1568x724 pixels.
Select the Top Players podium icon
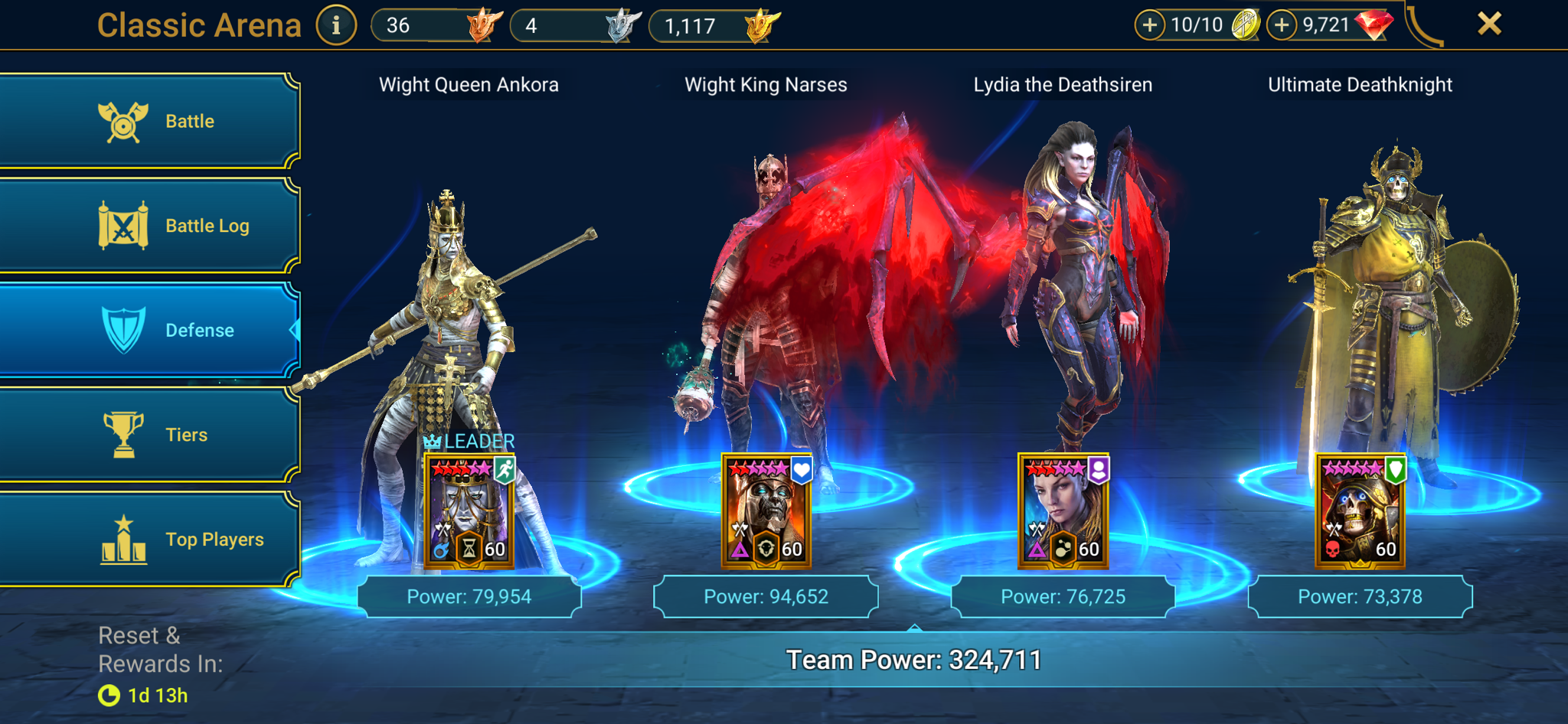(122, 538)
